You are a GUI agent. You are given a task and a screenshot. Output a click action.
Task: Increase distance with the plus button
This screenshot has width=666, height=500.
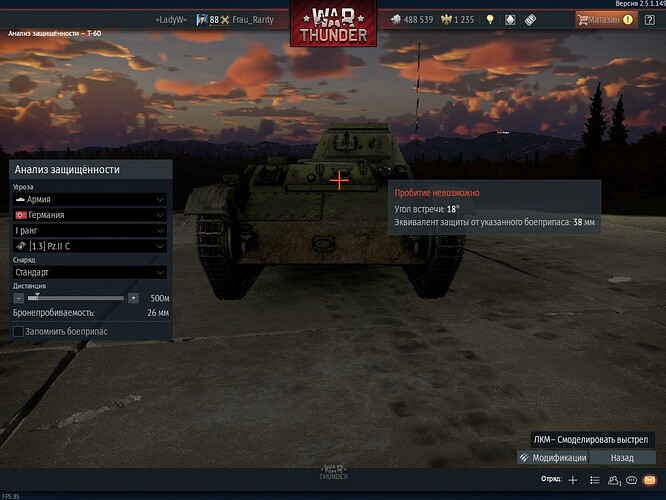[133, 298]
